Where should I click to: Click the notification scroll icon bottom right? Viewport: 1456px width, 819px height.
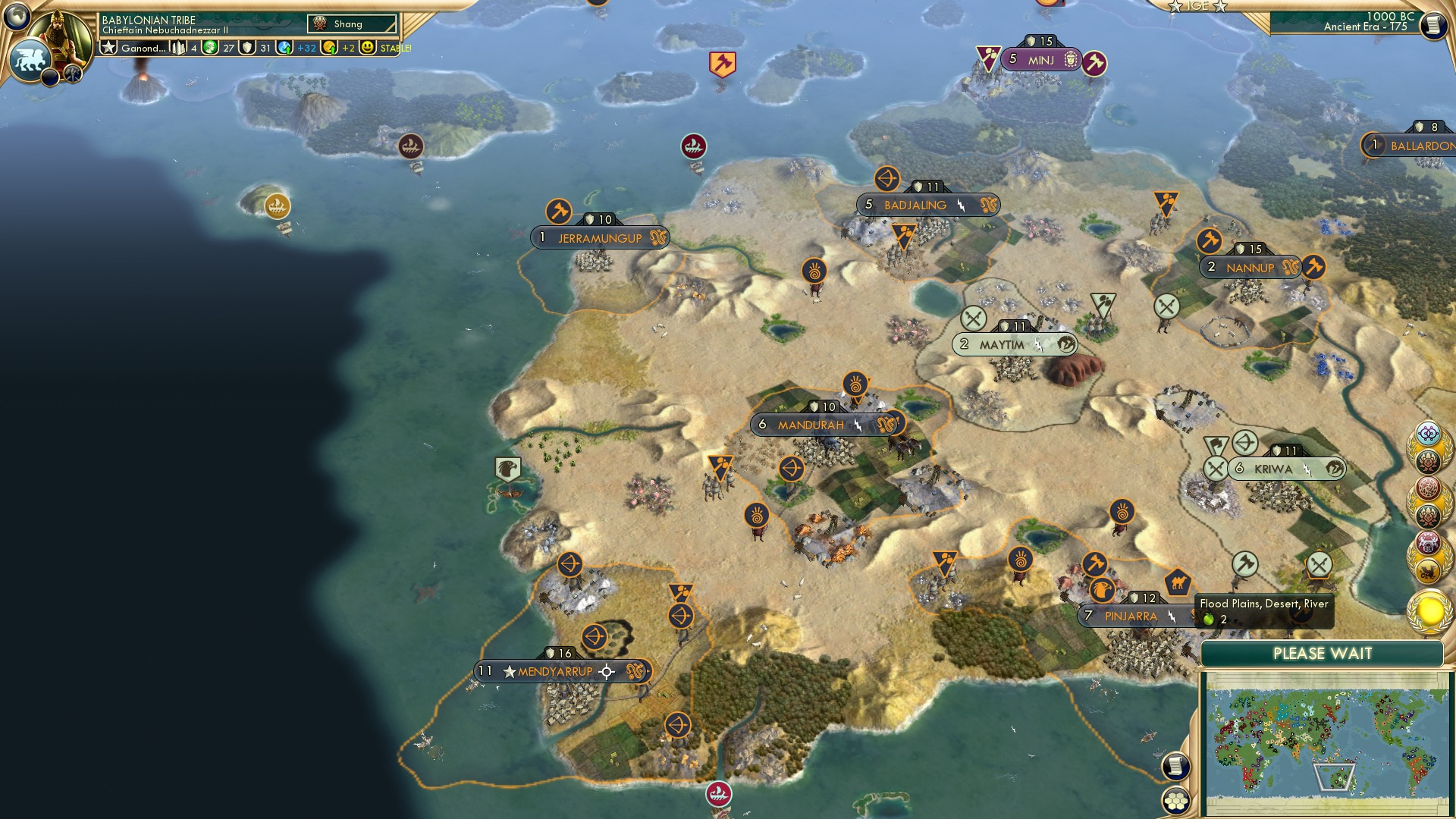1176,766
